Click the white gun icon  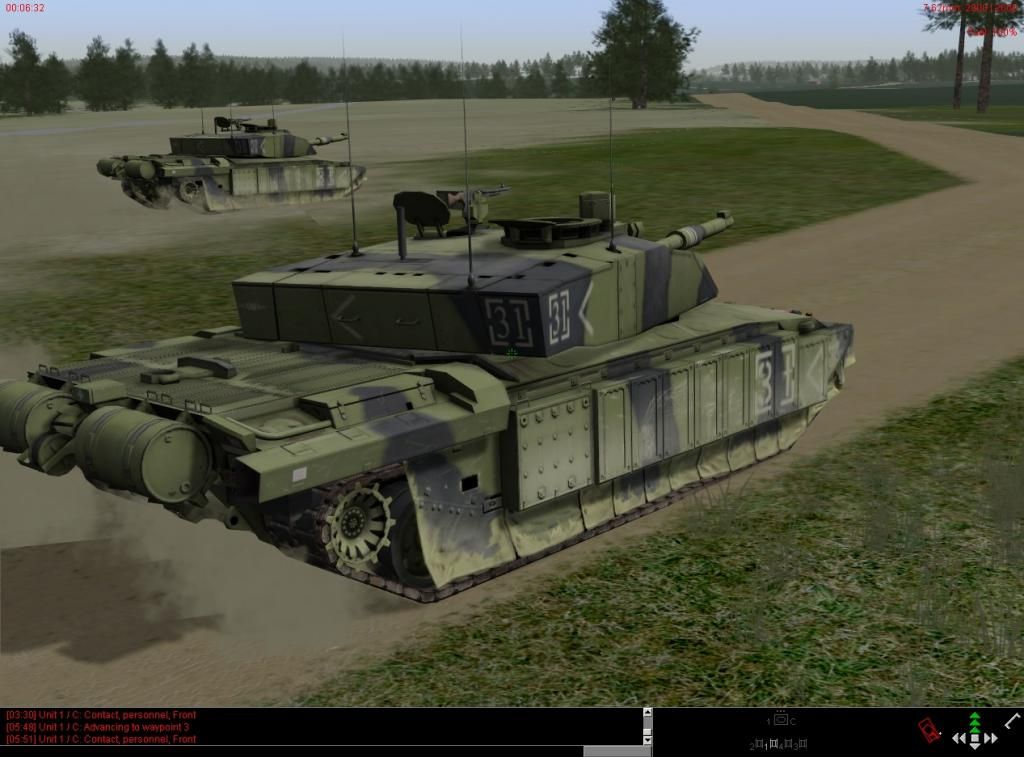tap(1012, 720)
